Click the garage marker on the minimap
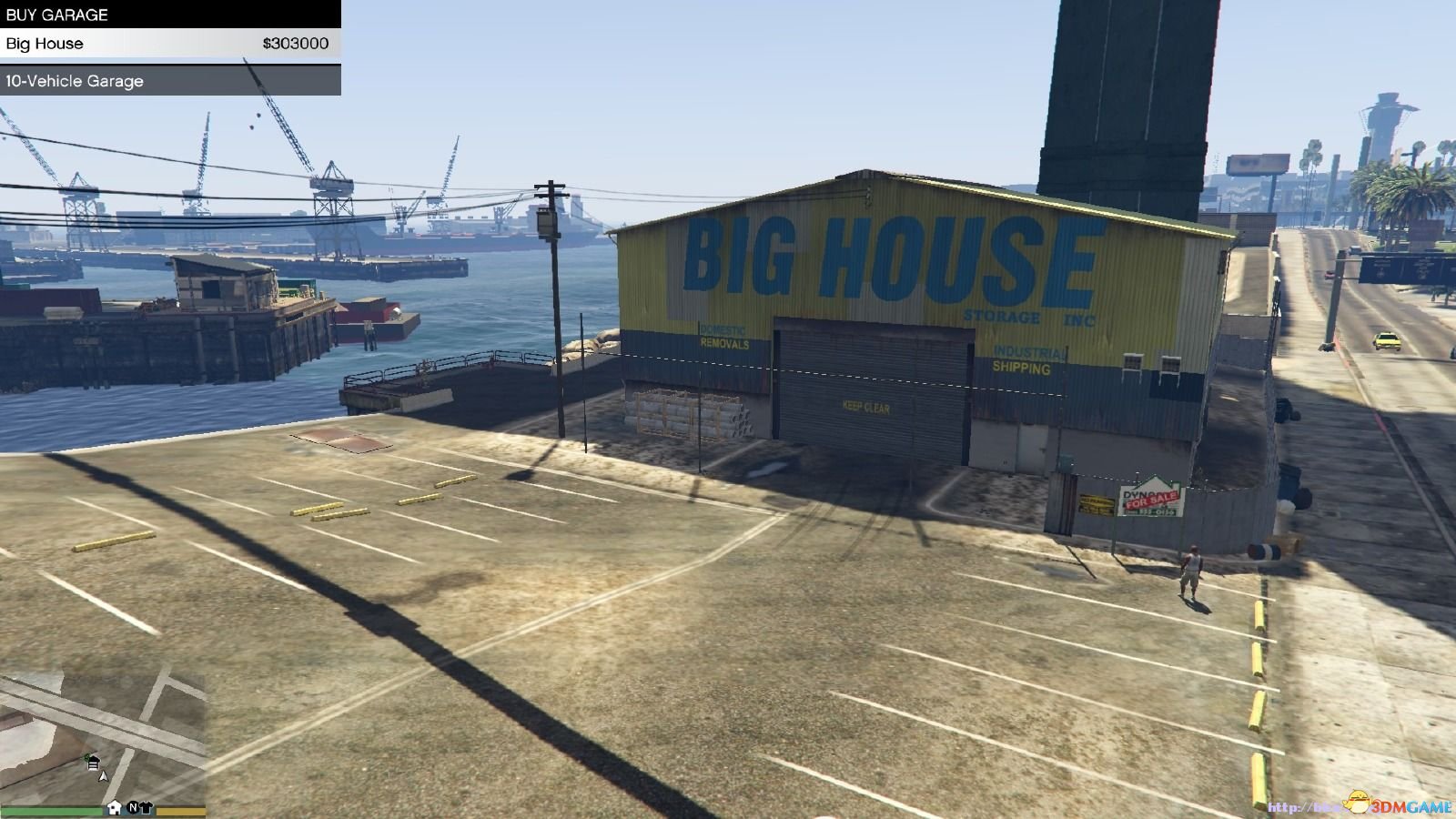 [92, 763]
